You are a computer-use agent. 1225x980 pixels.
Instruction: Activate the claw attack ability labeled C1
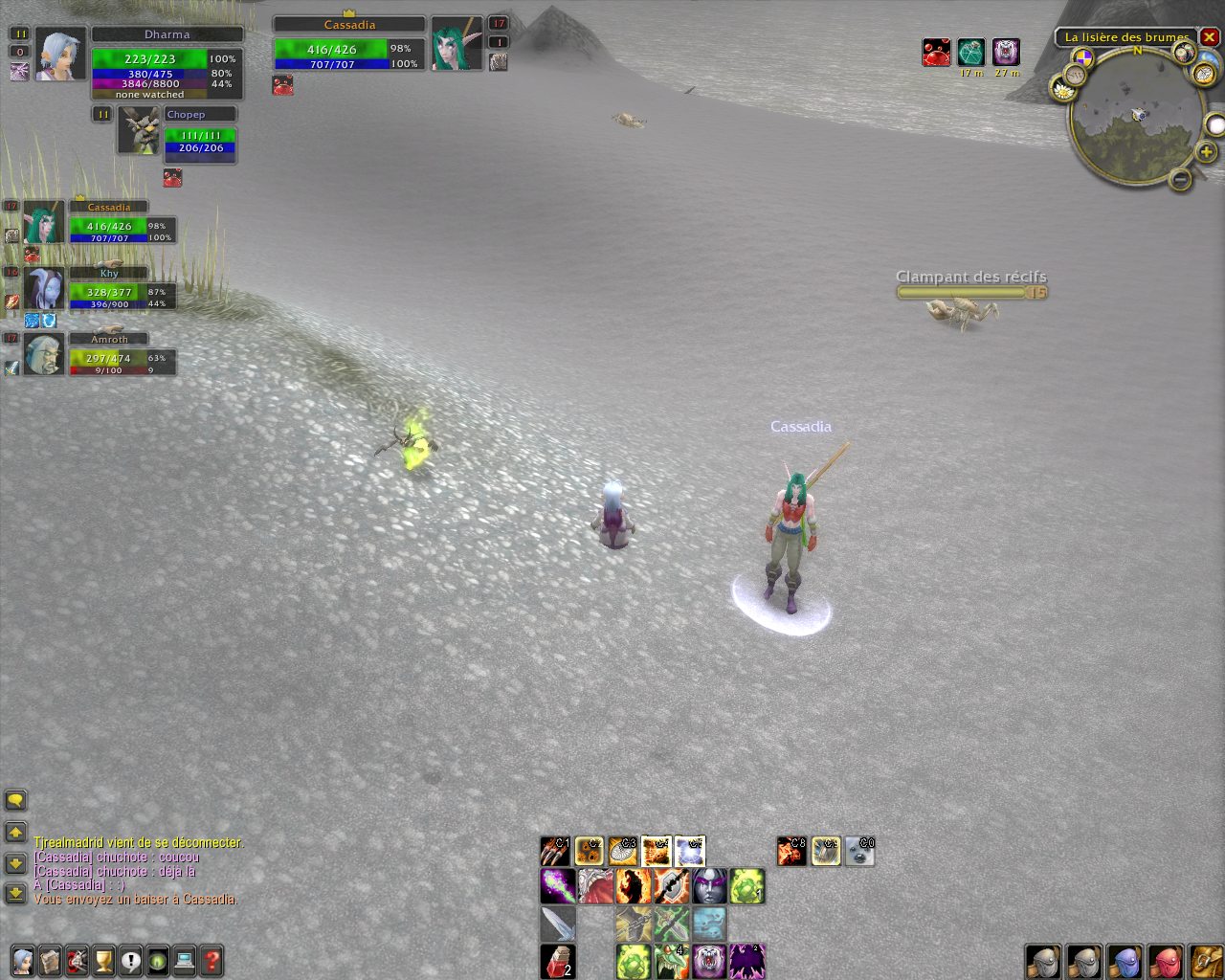(x=555, y=851)
